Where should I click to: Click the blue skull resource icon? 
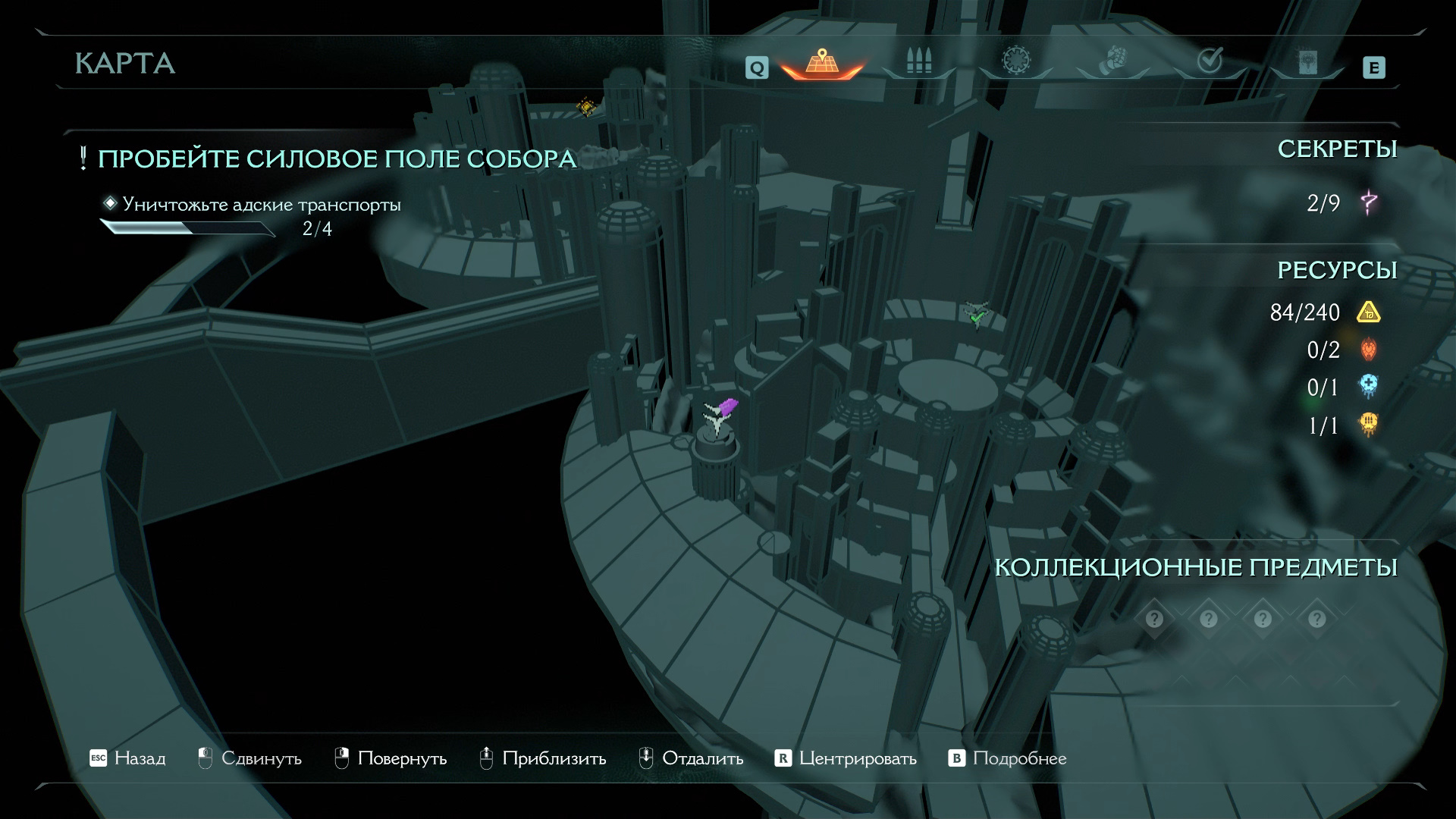point(1369,388)
